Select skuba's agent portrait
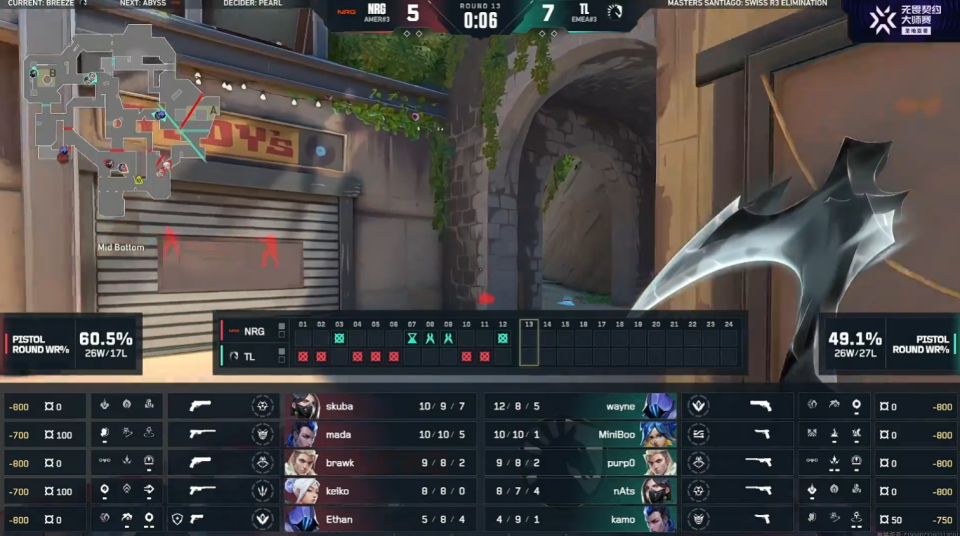 coord(304,407)
